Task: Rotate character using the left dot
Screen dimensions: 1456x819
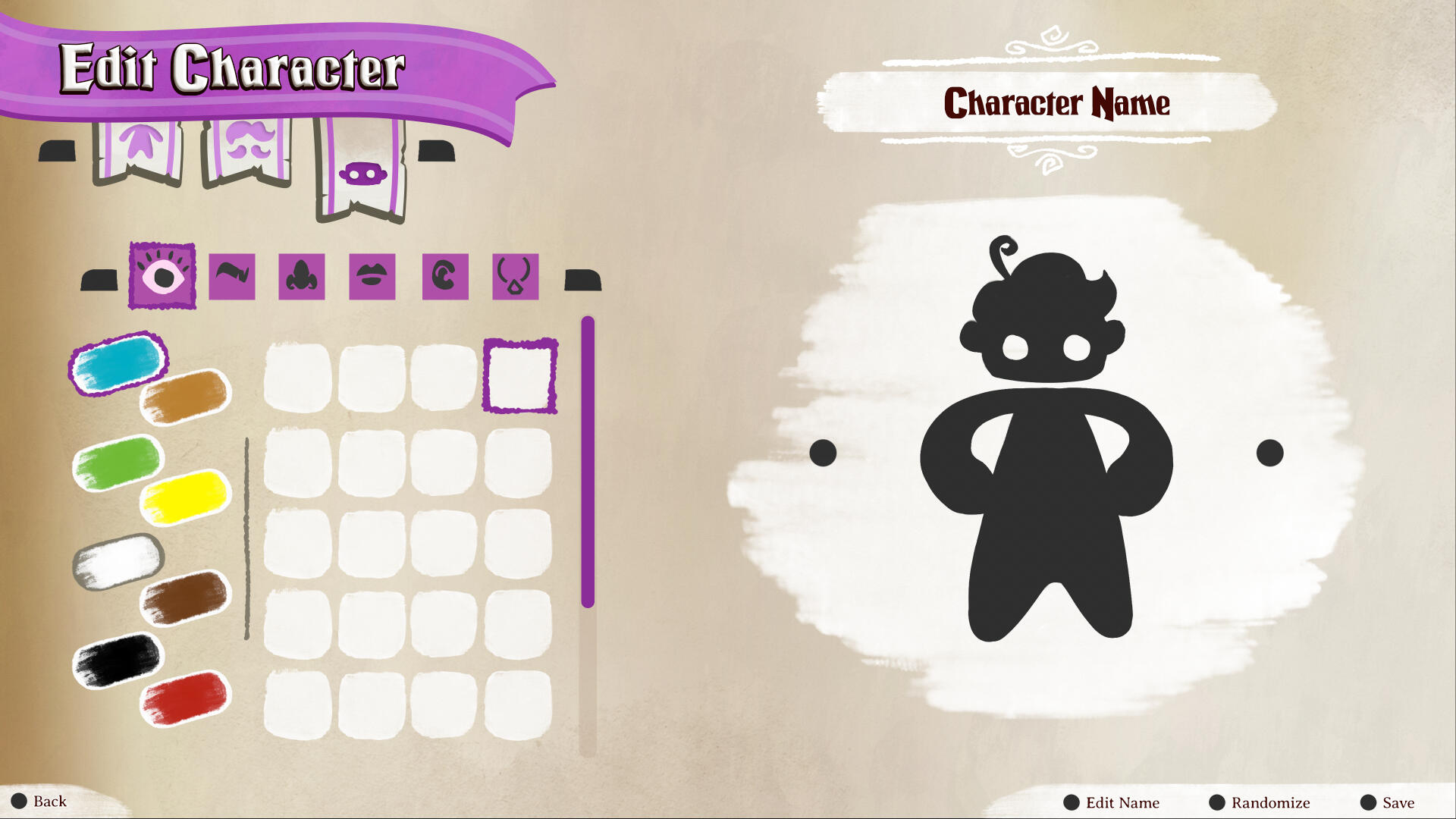Action: click(x=821, y=453)
